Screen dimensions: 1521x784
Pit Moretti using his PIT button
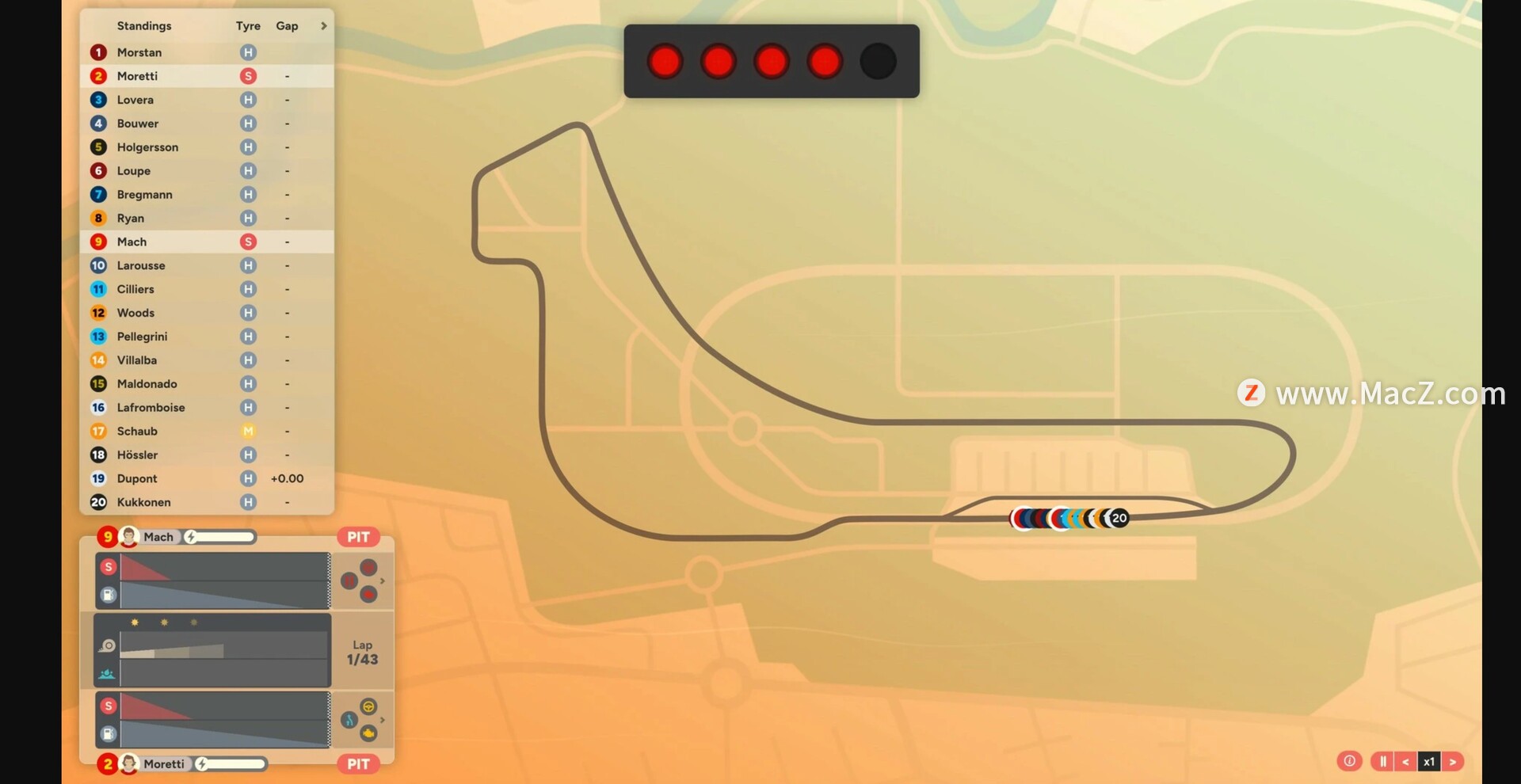pyautogui.click(x=358, y=764)
